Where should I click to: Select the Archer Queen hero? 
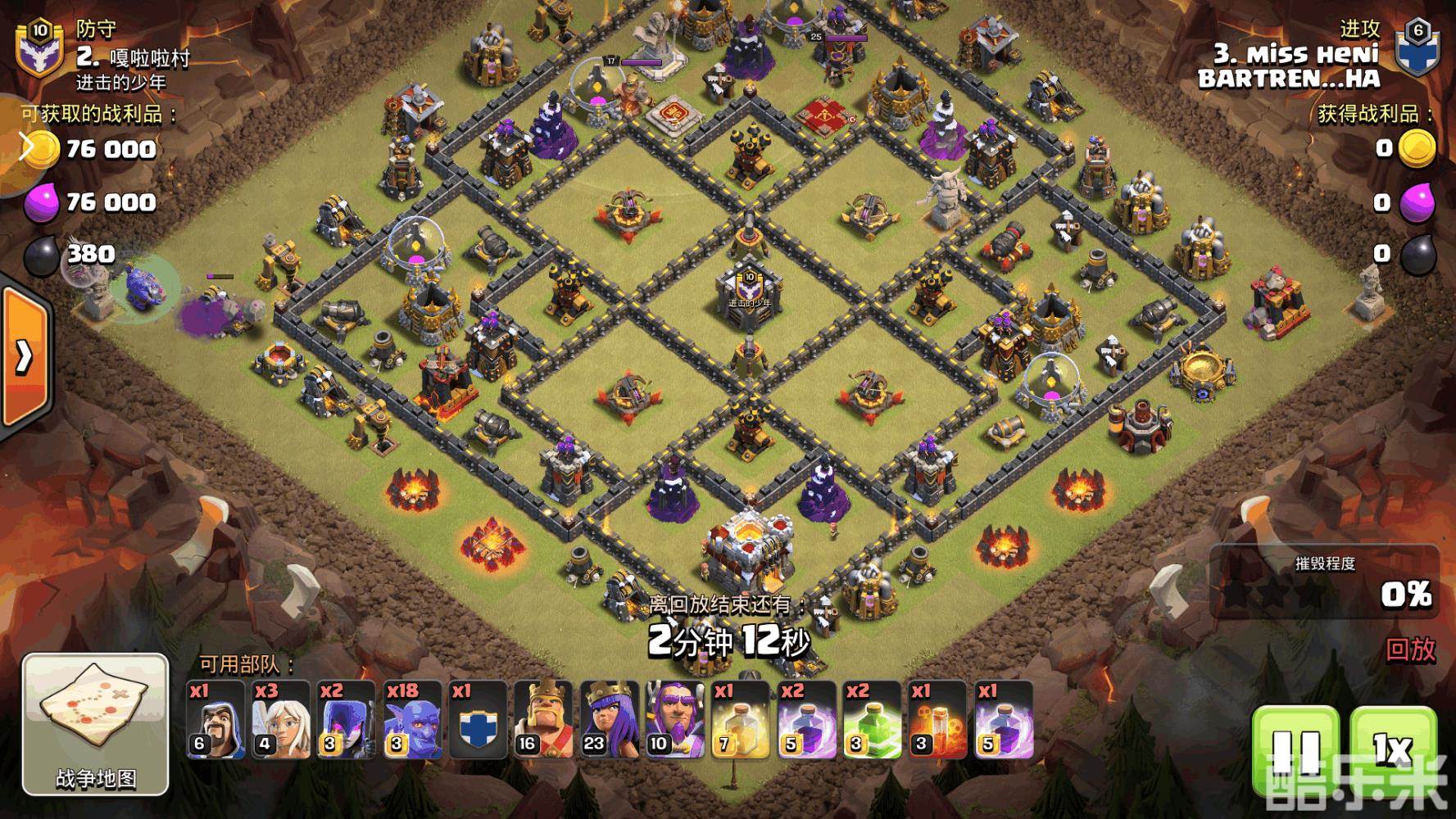coord(610,720)
